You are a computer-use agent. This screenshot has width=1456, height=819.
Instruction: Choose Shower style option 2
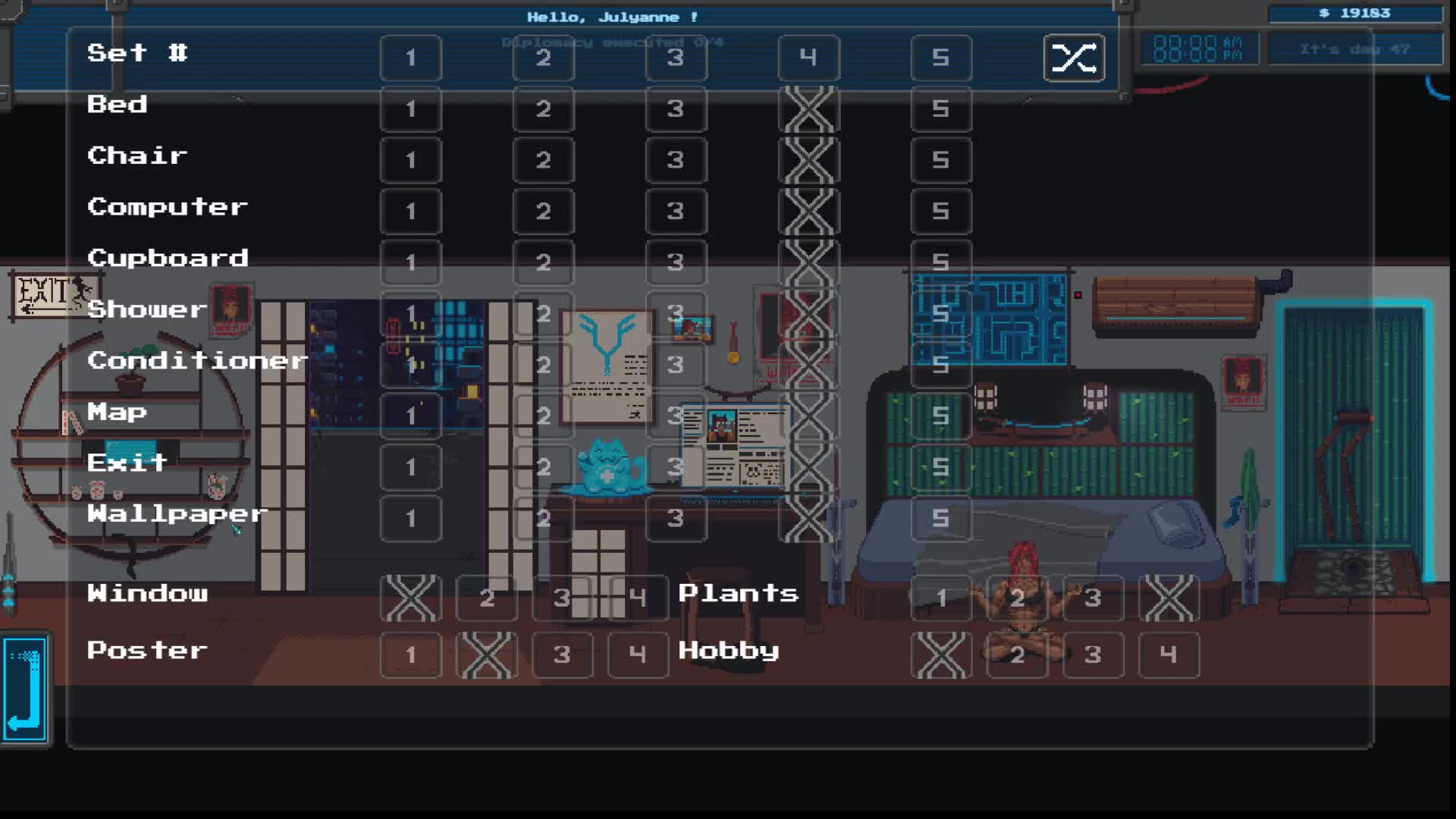[x=543, y=314]
